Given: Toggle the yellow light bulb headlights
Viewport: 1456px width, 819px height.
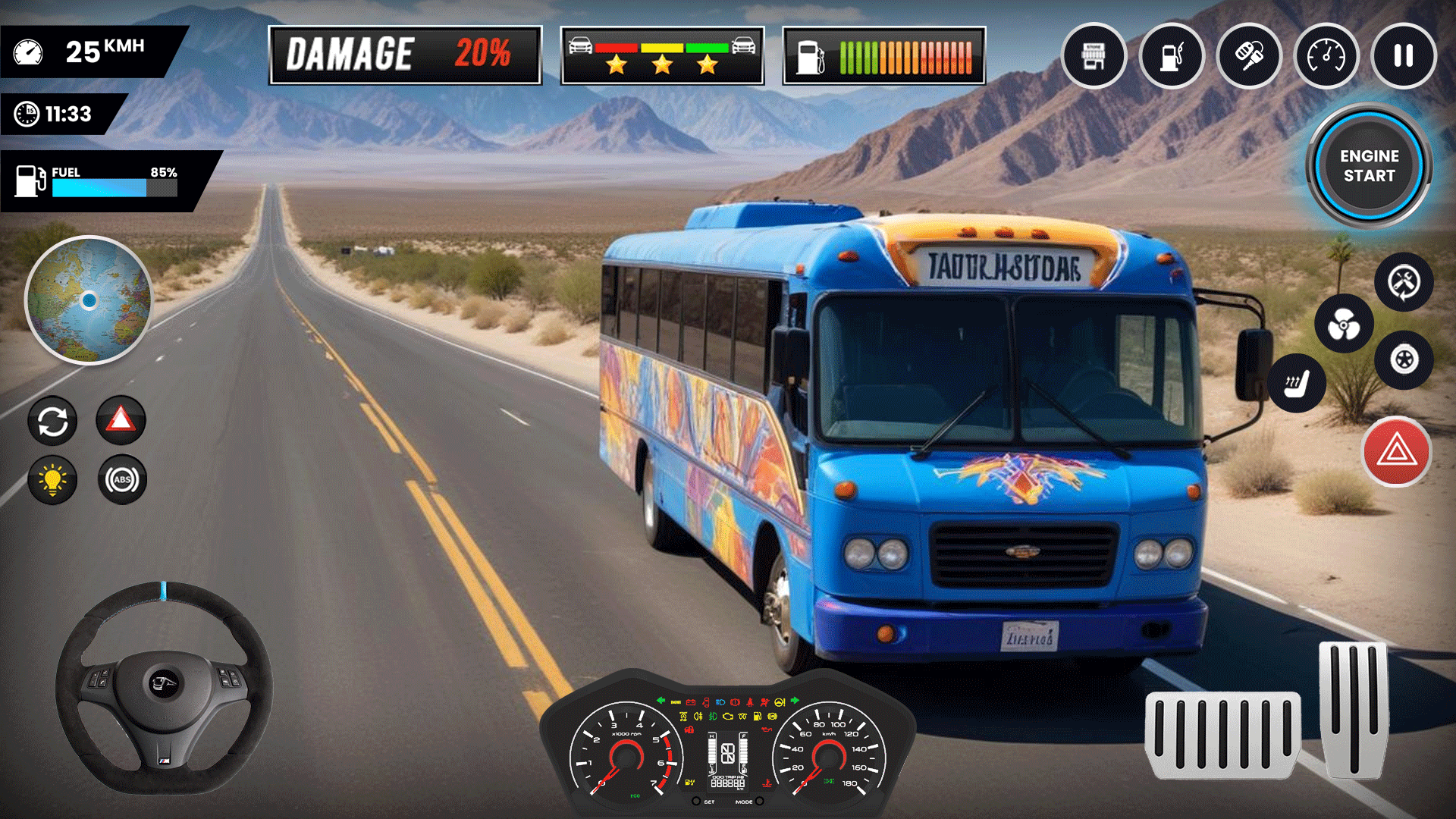Looking at the screenshot, I should point(52,480).
